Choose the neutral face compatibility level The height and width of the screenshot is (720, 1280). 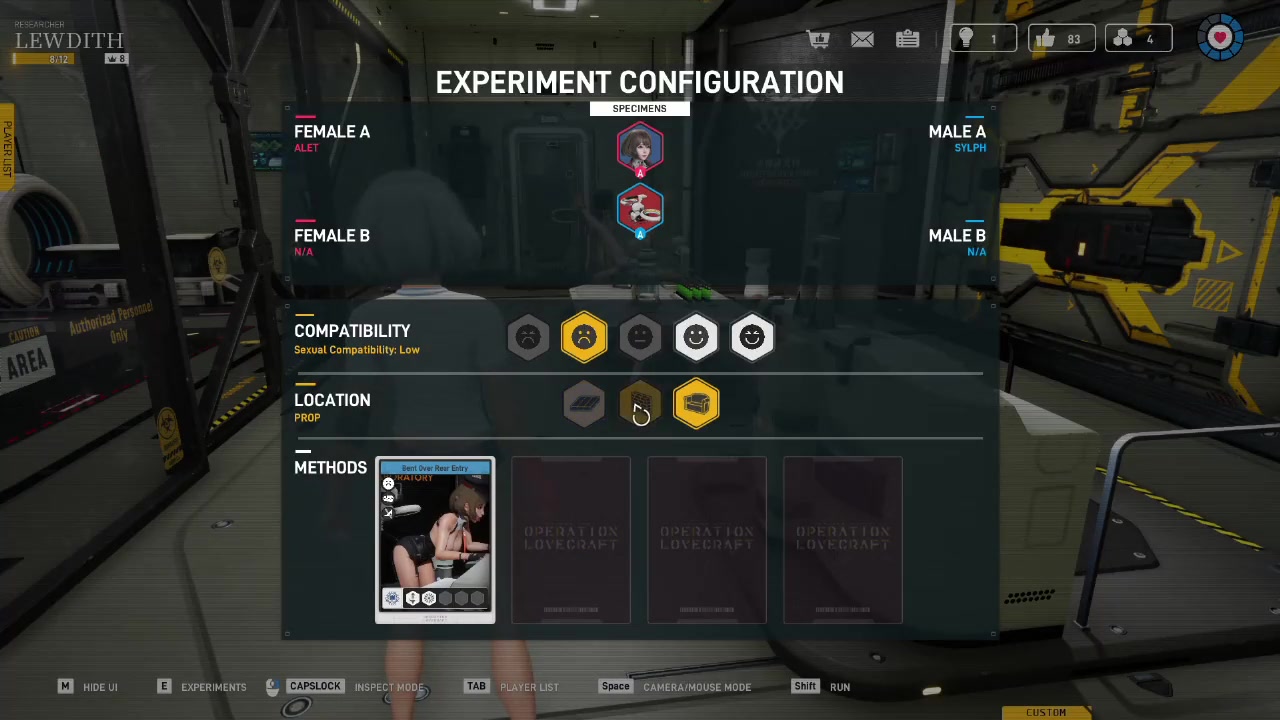click(x=640, y=338)
